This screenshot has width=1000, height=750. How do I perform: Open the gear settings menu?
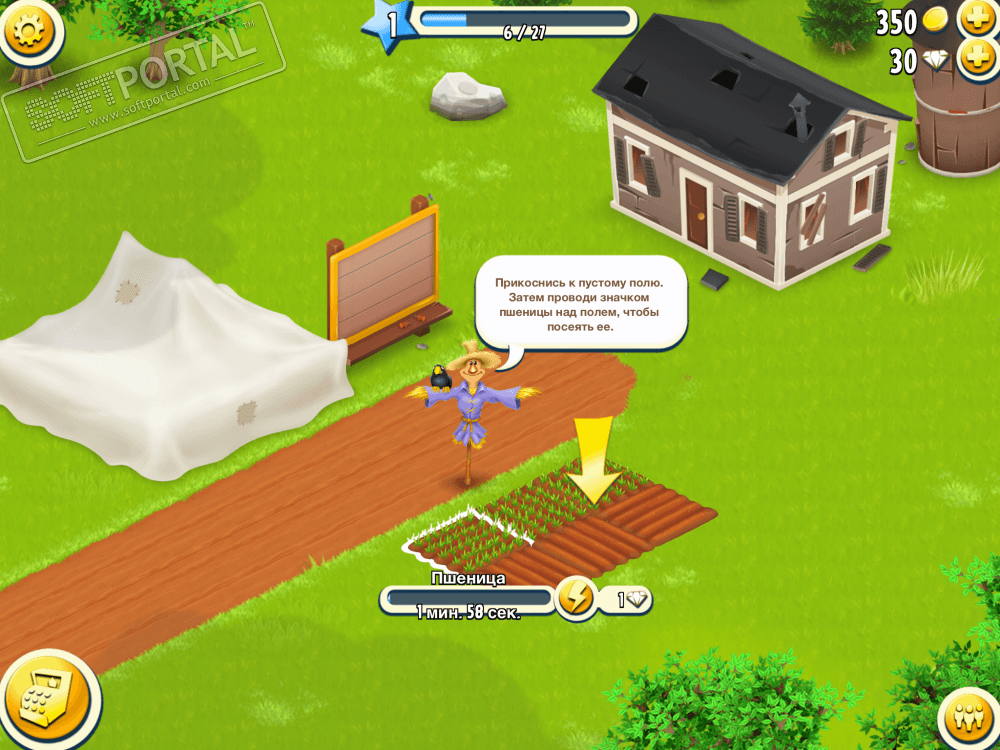[30, 30]
